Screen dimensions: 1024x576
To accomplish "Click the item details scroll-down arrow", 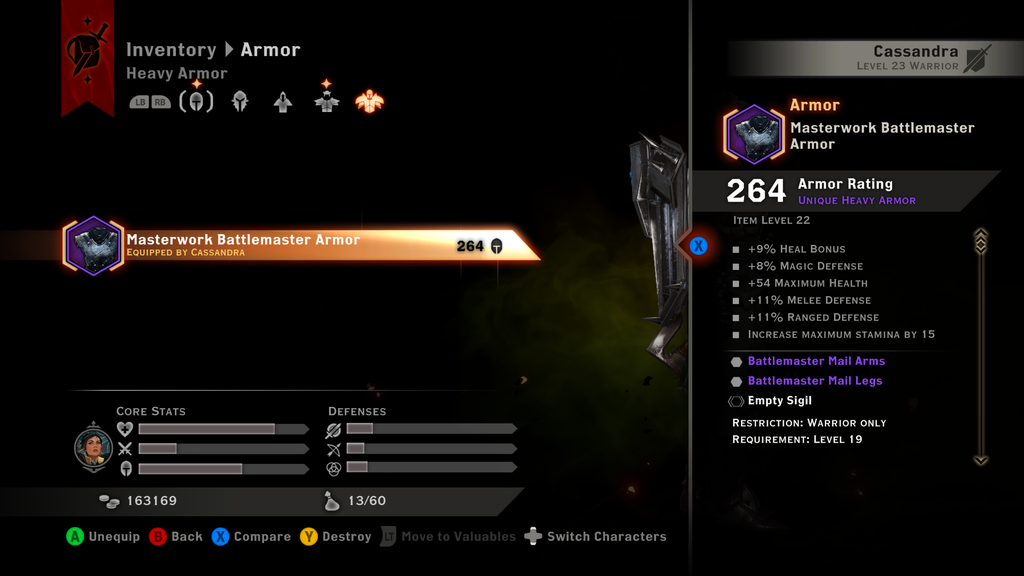I will tap(980, 460).
